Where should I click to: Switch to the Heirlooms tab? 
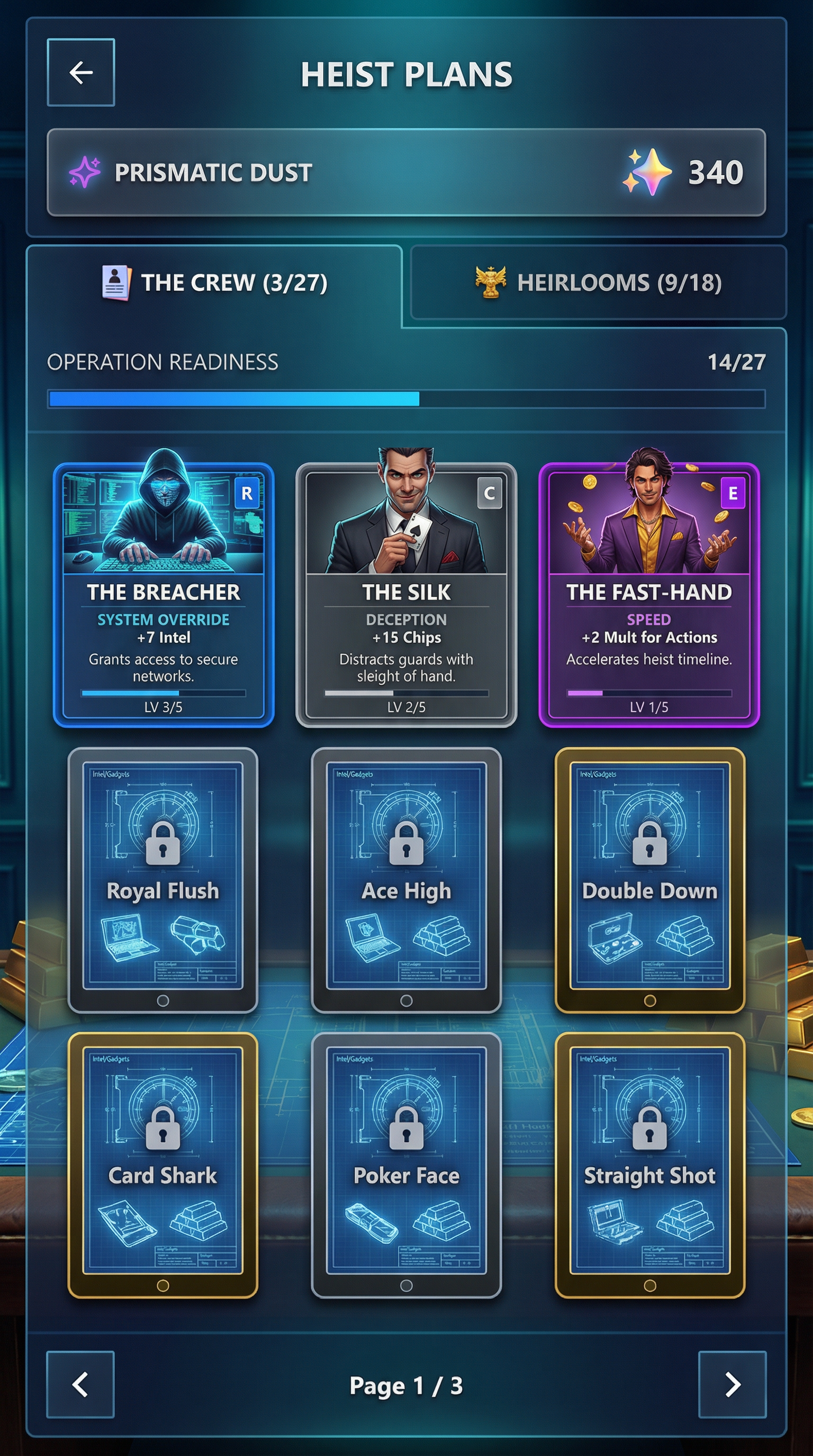click(x=598, y=283)
